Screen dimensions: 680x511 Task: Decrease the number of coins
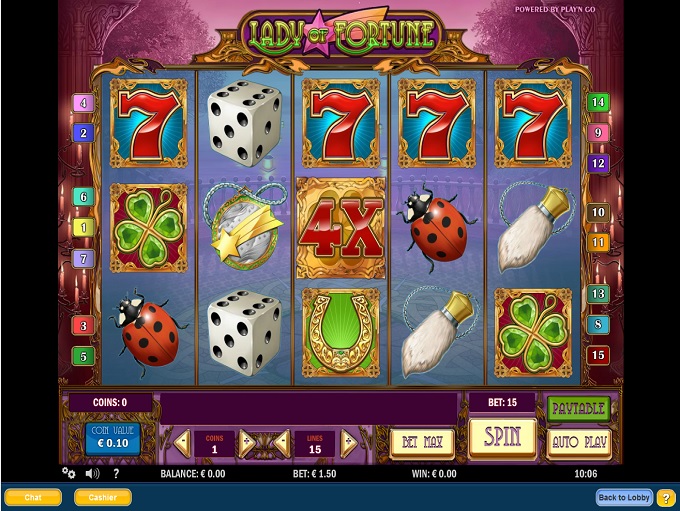[183, 442]
